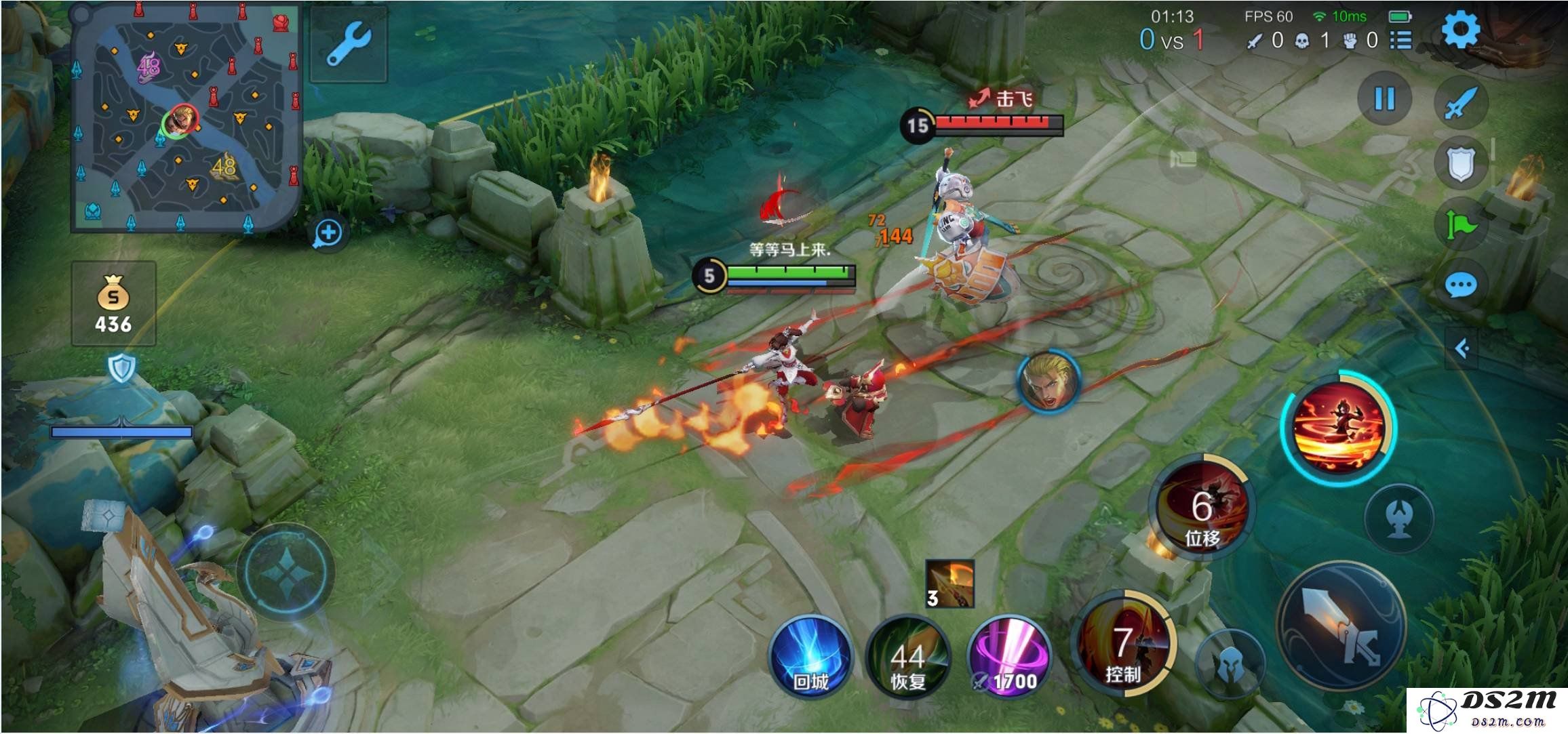The width and height of the screenshot is (1568, 734).
Task: Open the chat bubble quick messages
Action: (x=1461, y=285)
